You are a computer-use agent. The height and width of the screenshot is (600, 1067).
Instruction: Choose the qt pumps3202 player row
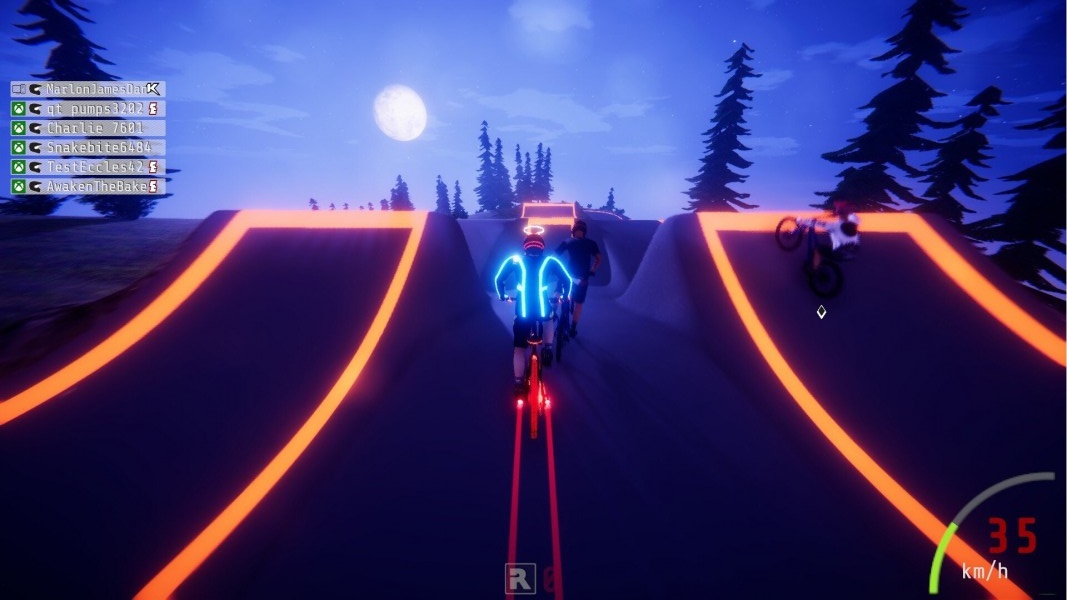(x=88, y=108)
